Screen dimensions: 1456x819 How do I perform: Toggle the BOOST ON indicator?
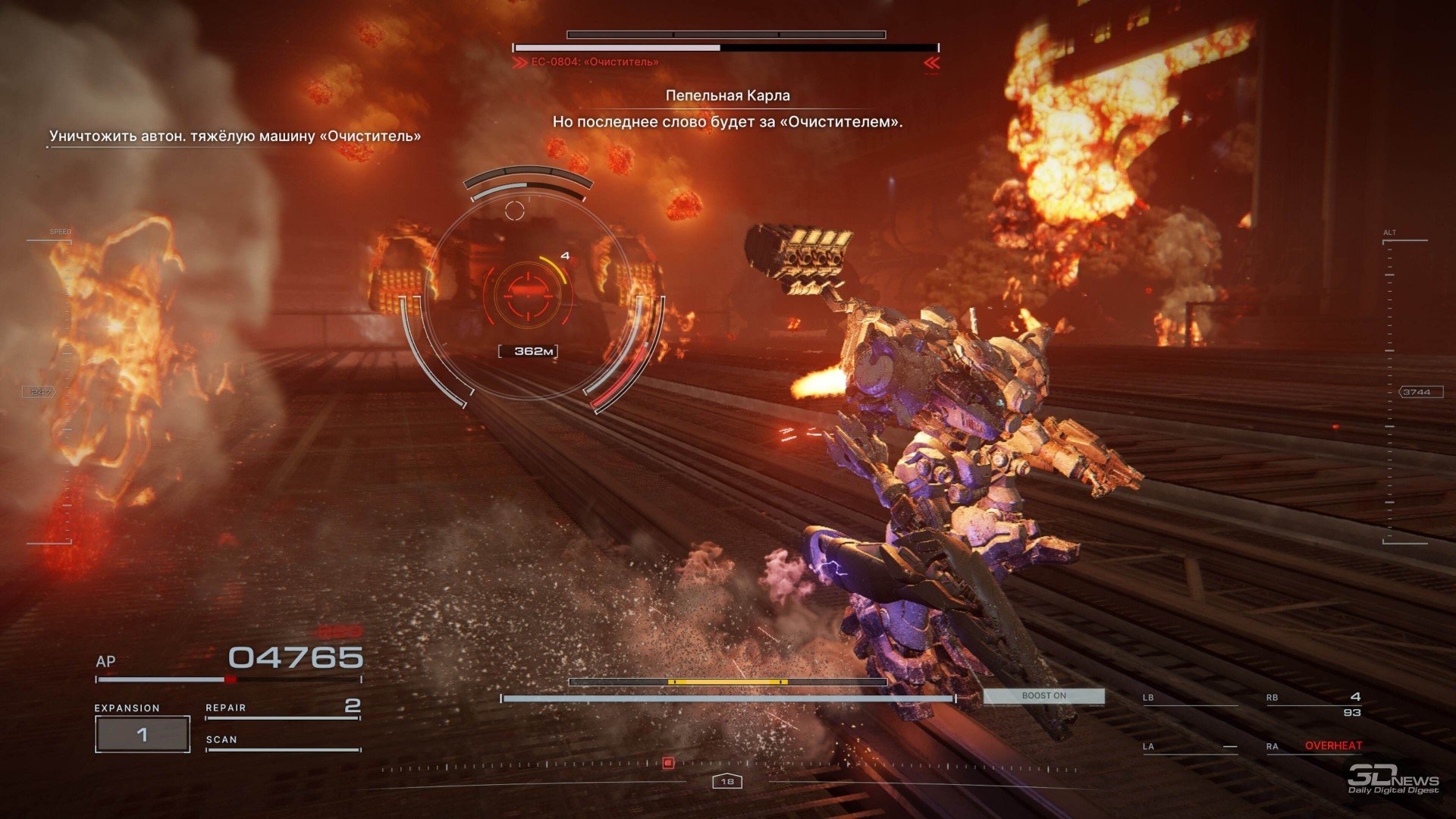coord(1043,695)
